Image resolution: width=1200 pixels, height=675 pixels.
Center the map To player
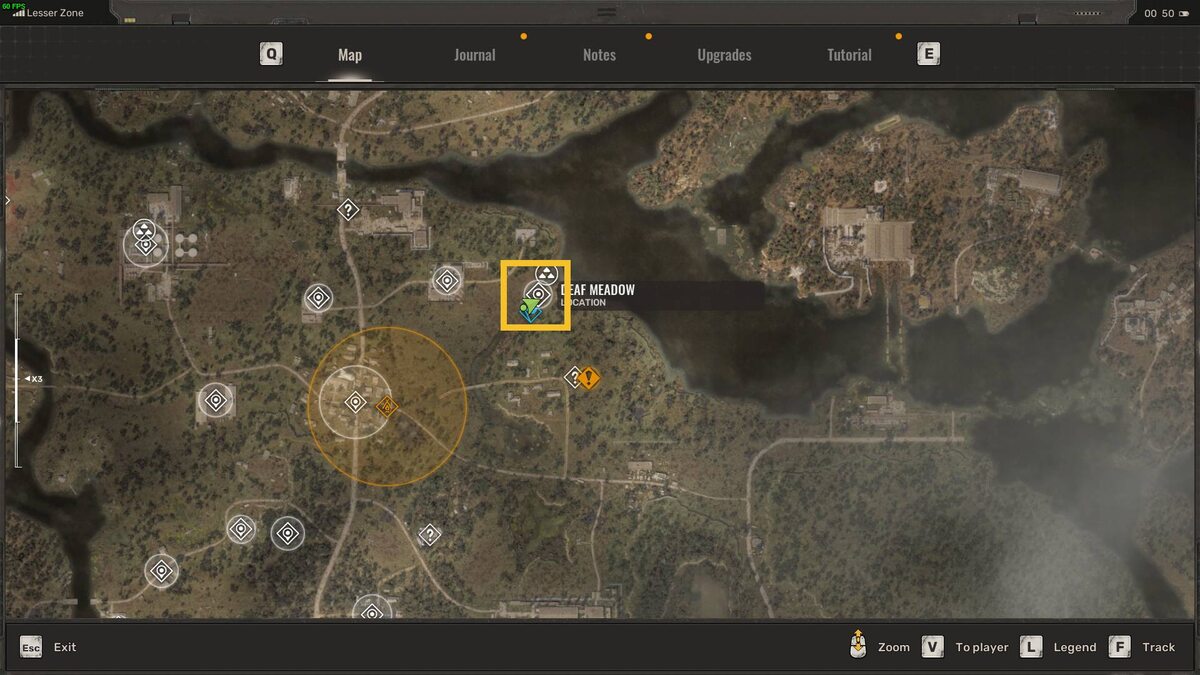click(981, 647)
